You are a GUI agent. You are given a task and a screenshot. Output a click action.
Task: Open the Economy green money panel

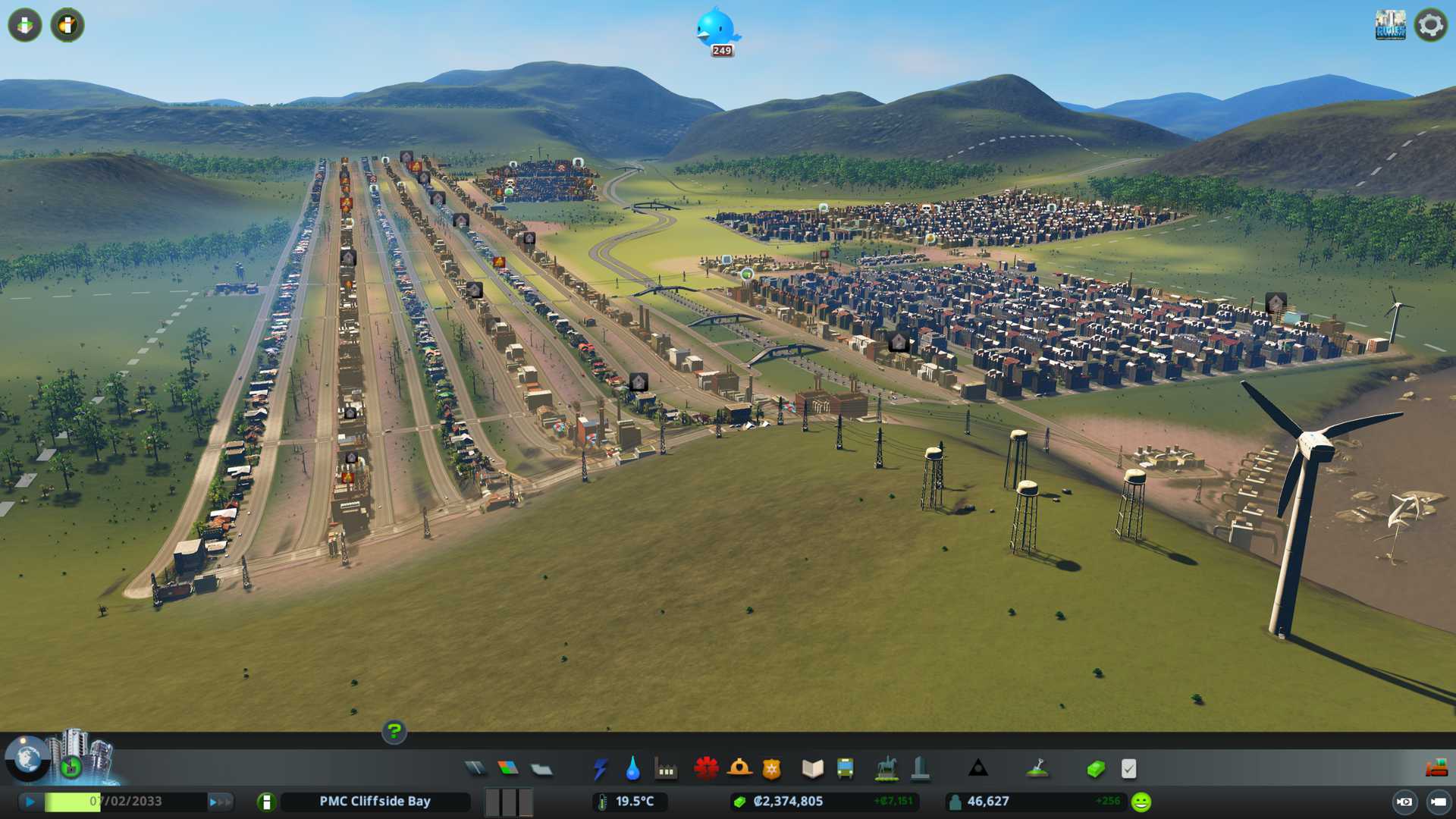coord(1095,769)
